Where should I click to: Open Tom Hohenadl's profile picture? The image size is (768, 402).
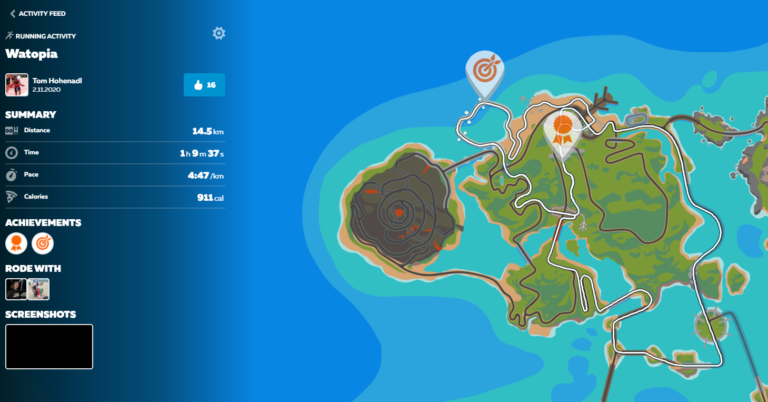click(16, 84)
